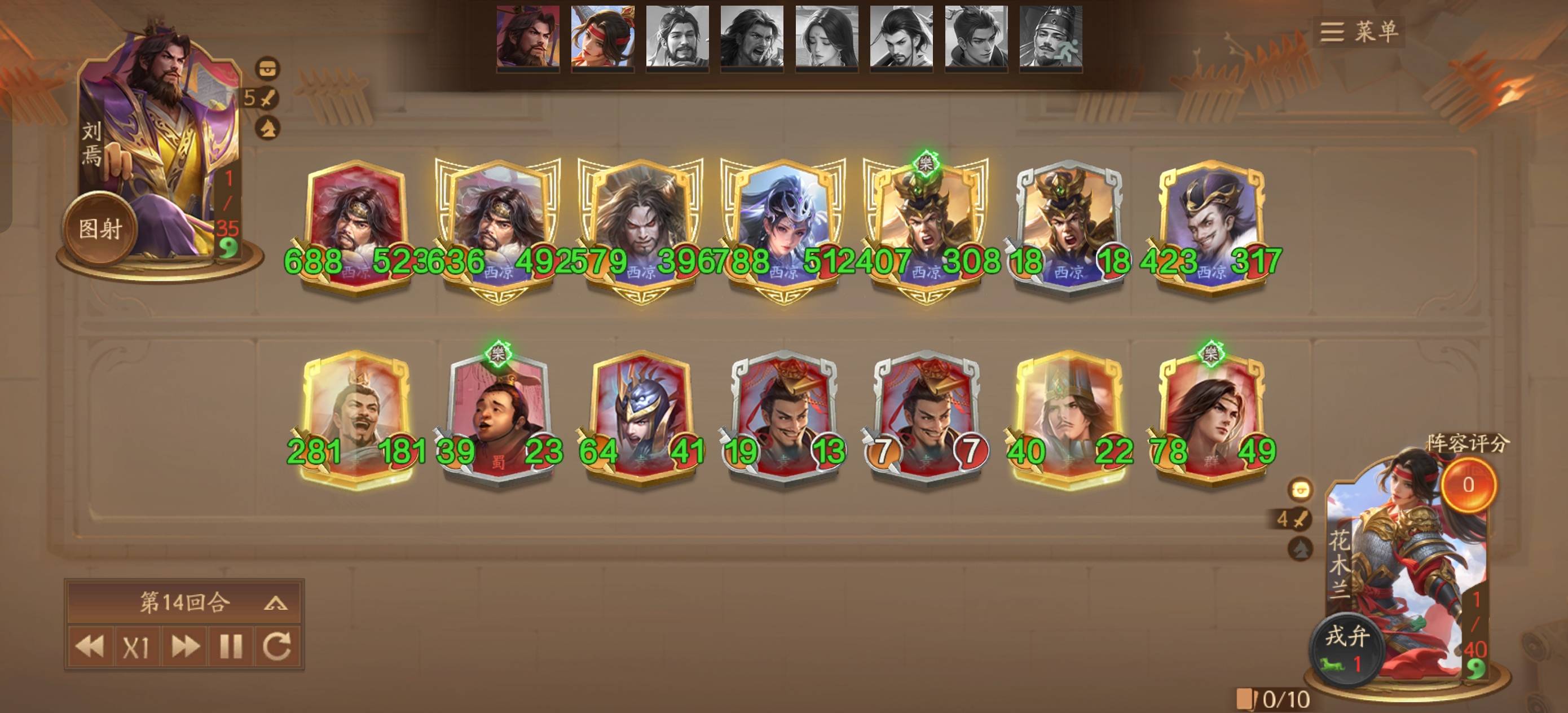Rewind to the previous round
Viewport: 1568px width, 713px height.
point(90,646)
